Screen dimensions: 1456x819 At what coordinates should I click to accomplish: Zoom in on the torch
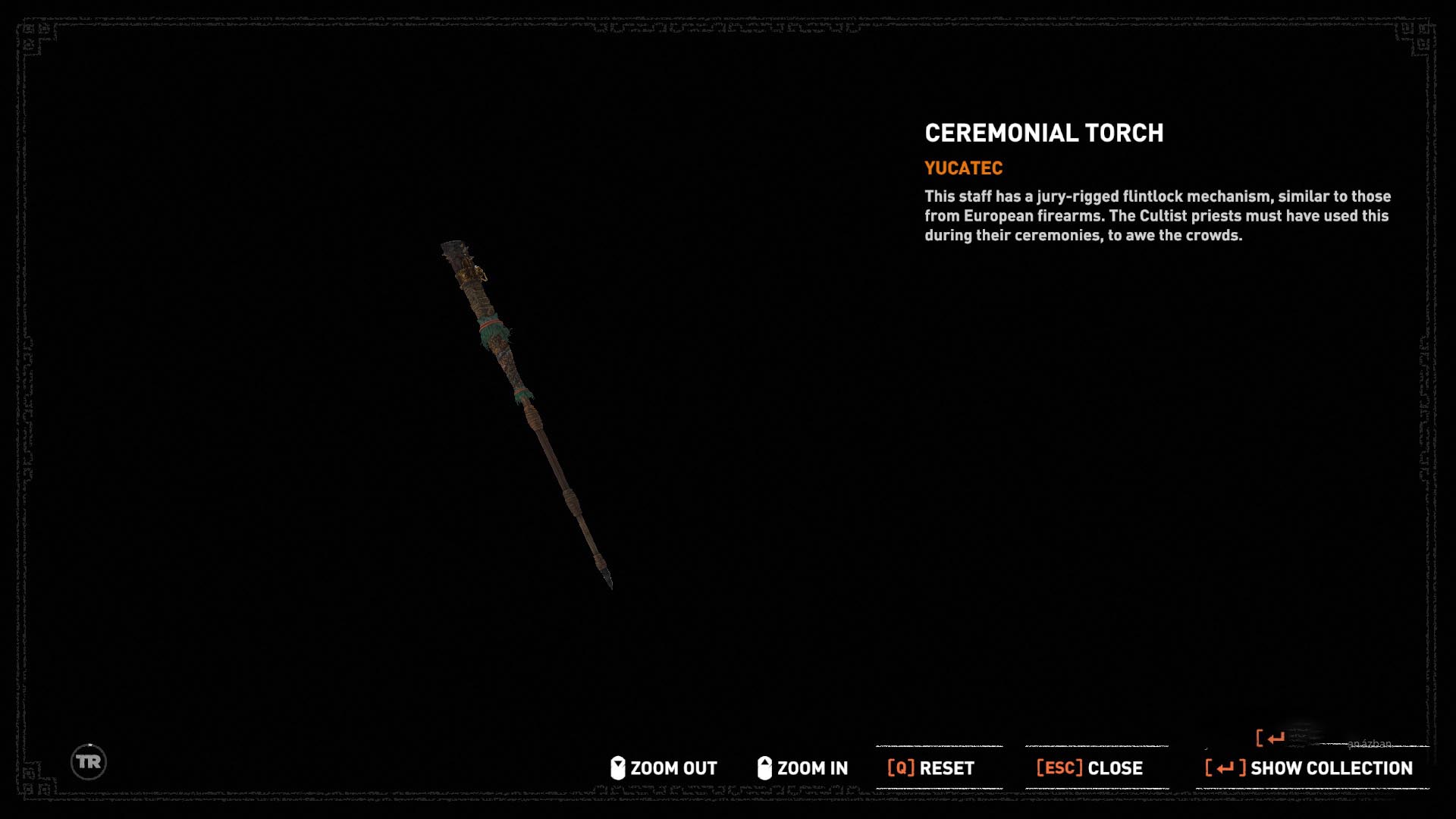tap(803, 768)
